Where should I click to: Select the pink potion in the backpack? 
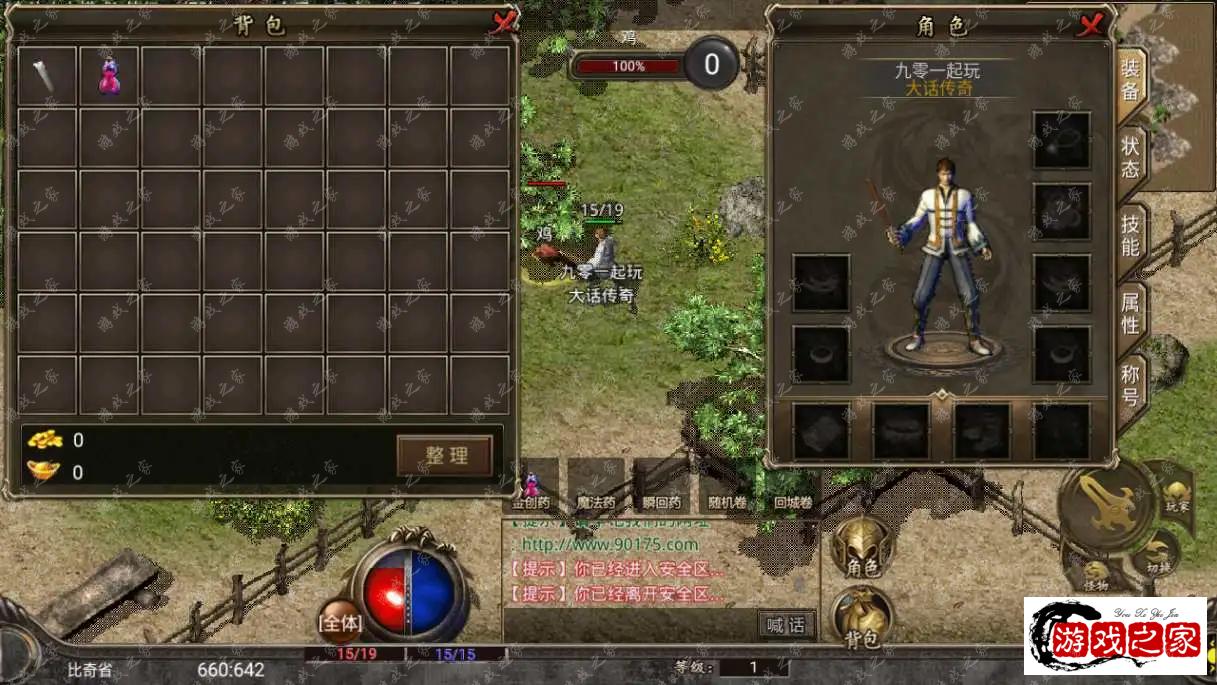click(x=109, y=76)
